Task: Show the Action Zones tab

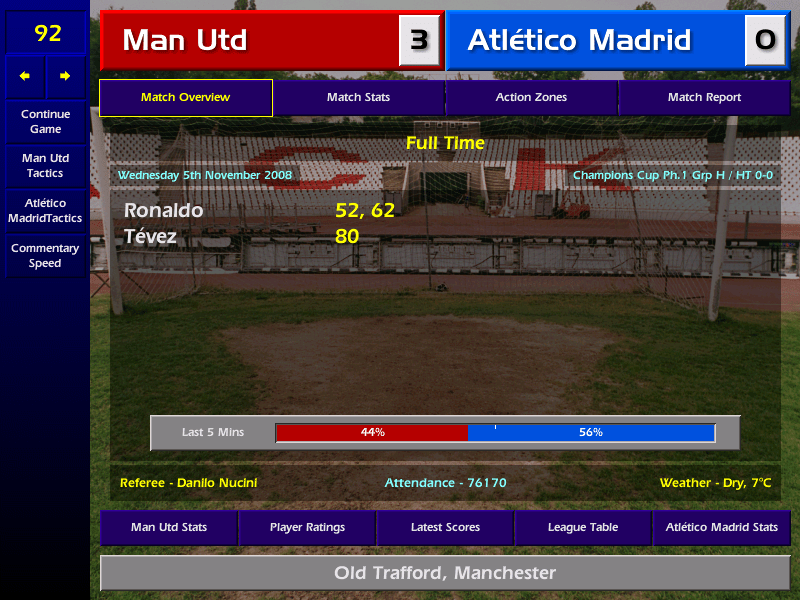Action: point(531,98)
